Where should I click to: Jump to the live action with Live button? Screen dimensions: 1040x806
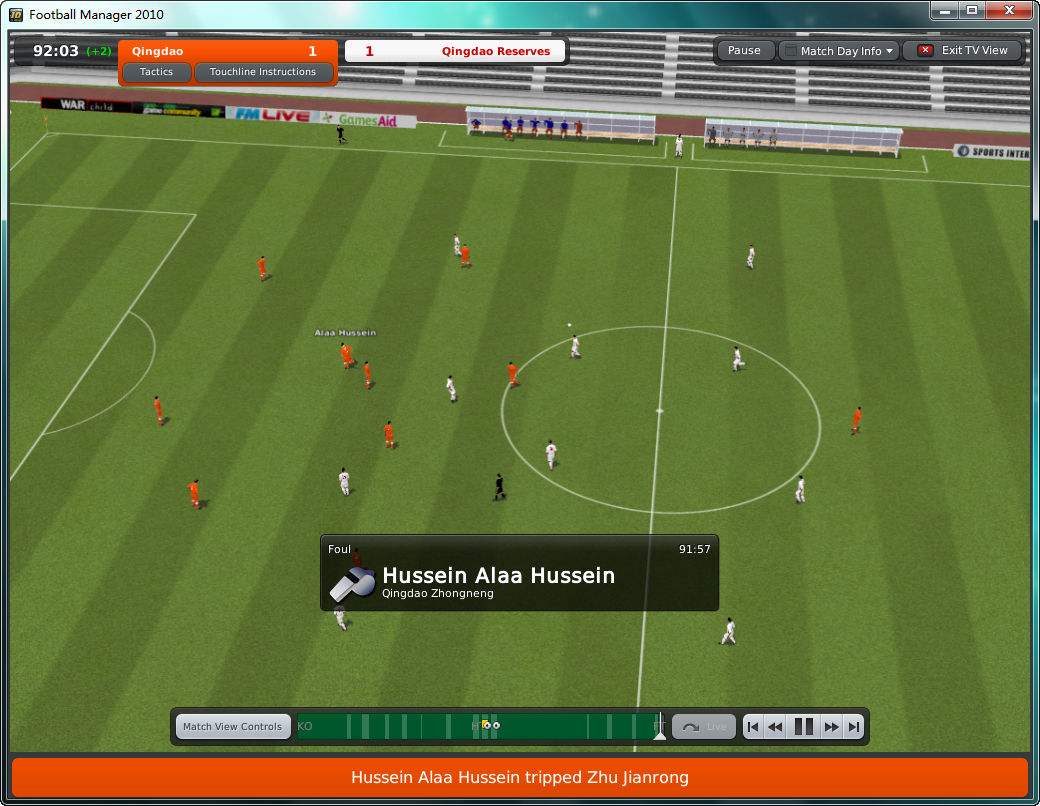coord(704,727)
